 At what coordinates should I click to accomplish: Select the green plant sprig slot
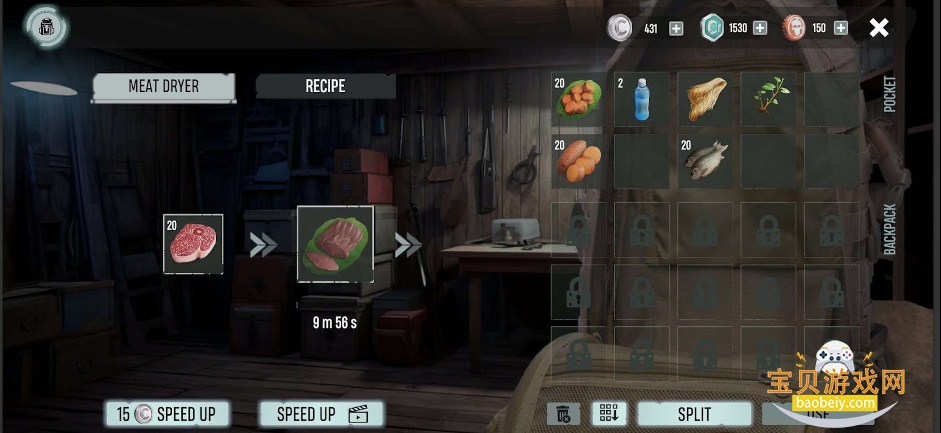coord(768,99)
